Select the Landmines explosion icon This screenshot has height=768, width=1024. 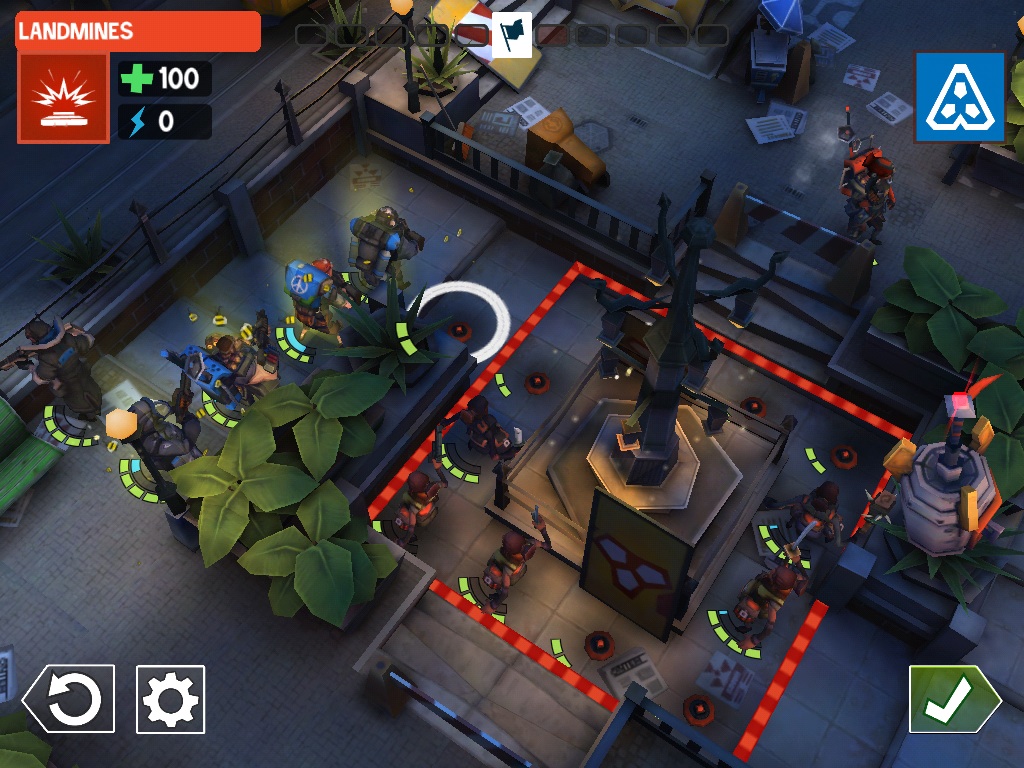(x=62, y=98)
